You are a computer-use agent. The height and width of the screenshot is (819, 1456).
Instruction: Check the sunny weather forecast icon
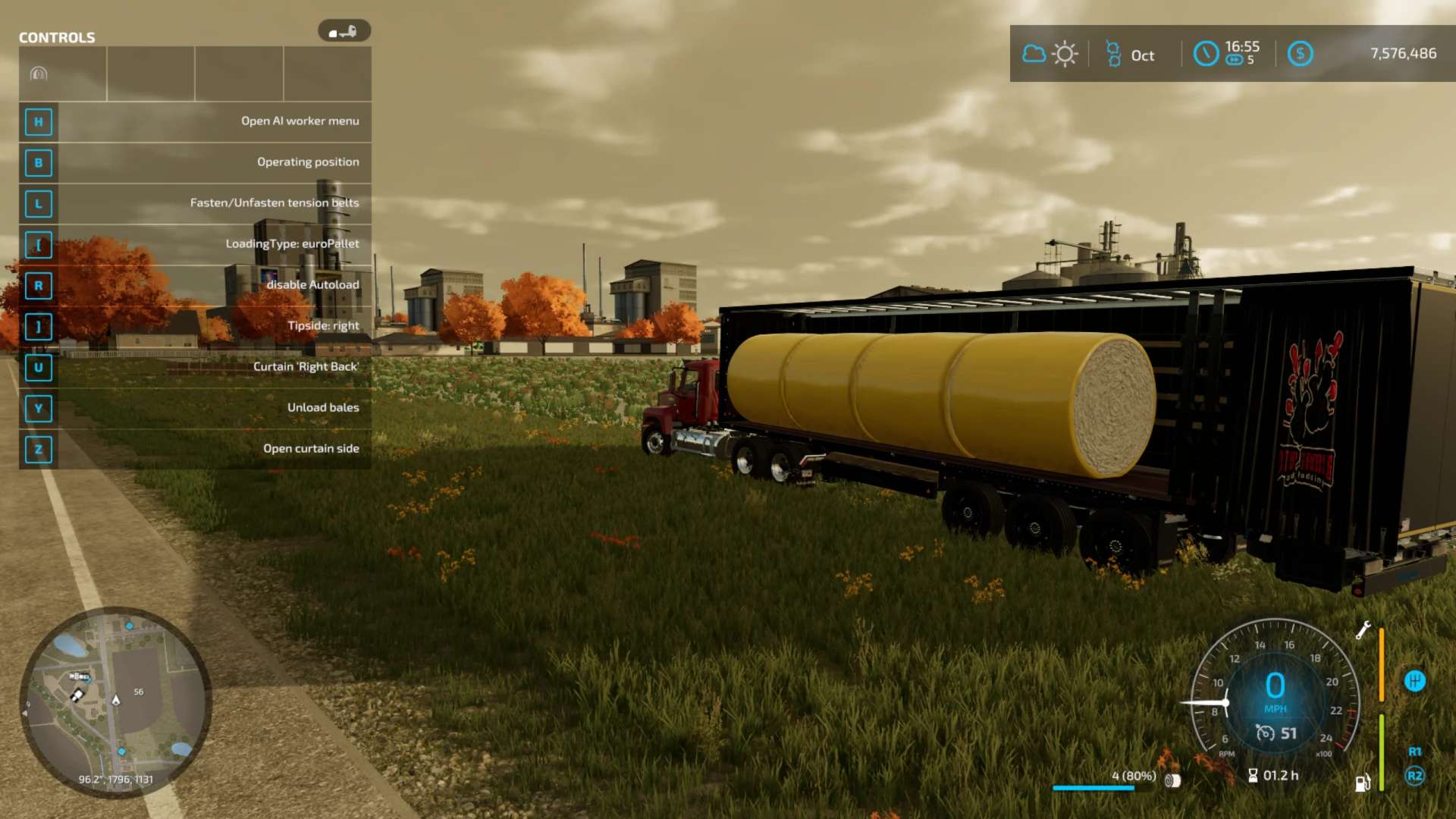[x=1065, y=54]
